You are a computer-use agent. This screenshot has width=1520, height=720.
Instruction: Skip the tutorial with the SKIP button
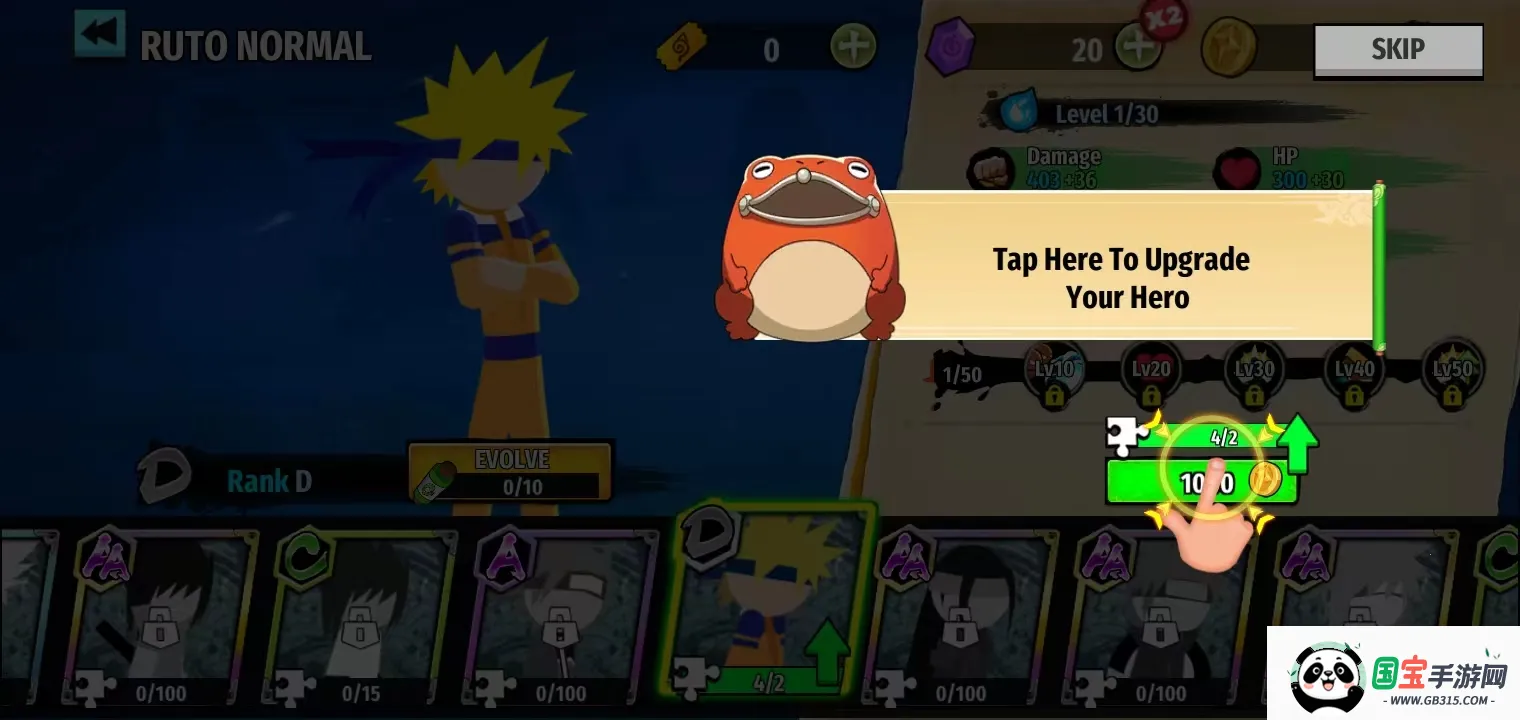(1397, 49)
